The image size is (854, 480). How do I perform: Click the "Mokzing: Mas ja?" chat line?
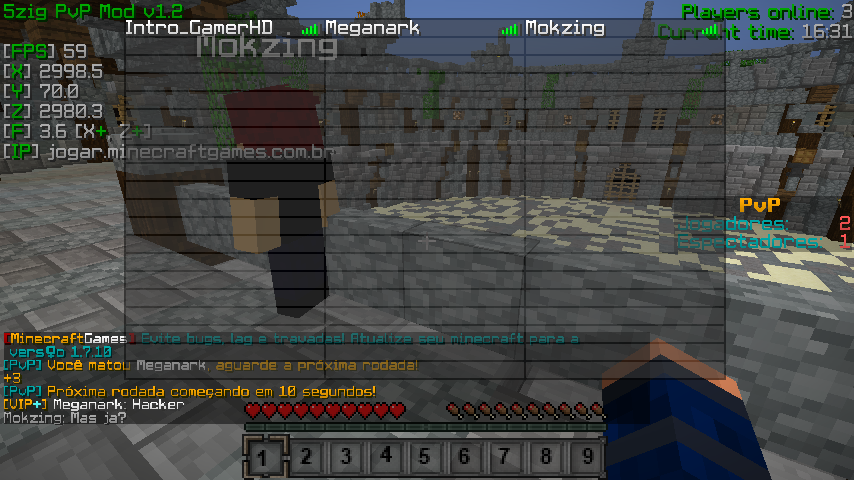coord(64,417)
